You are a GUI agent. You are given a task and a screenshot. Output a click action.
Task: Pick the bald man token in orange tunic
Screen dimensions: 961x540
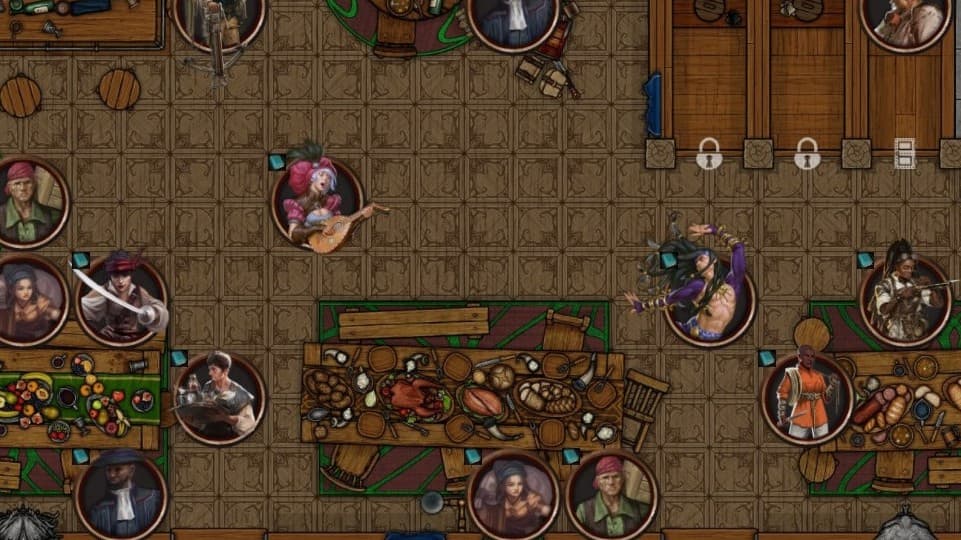[808, 399]
